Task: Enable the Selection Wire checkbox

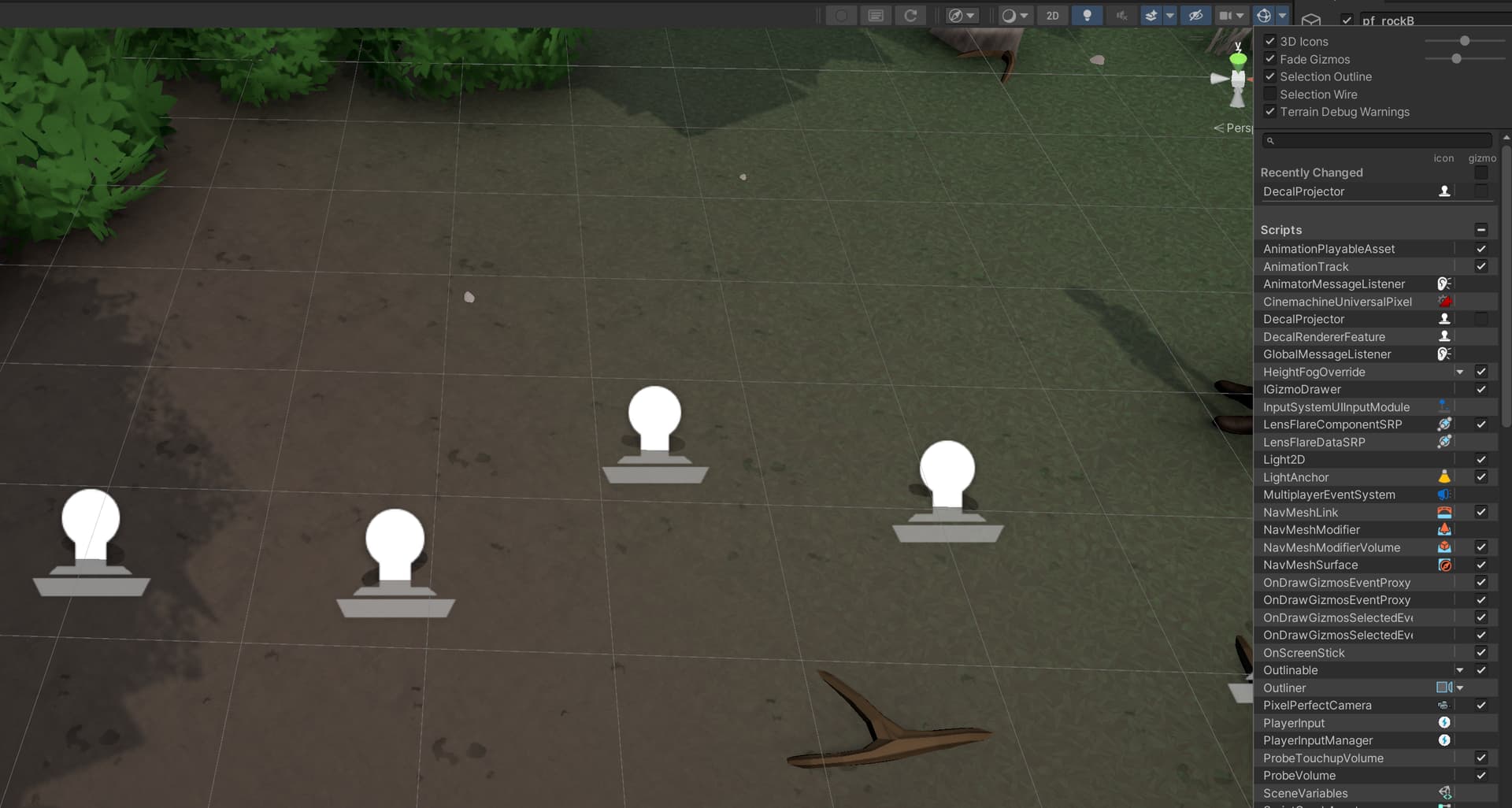Action: click(x=1269, y=93)
